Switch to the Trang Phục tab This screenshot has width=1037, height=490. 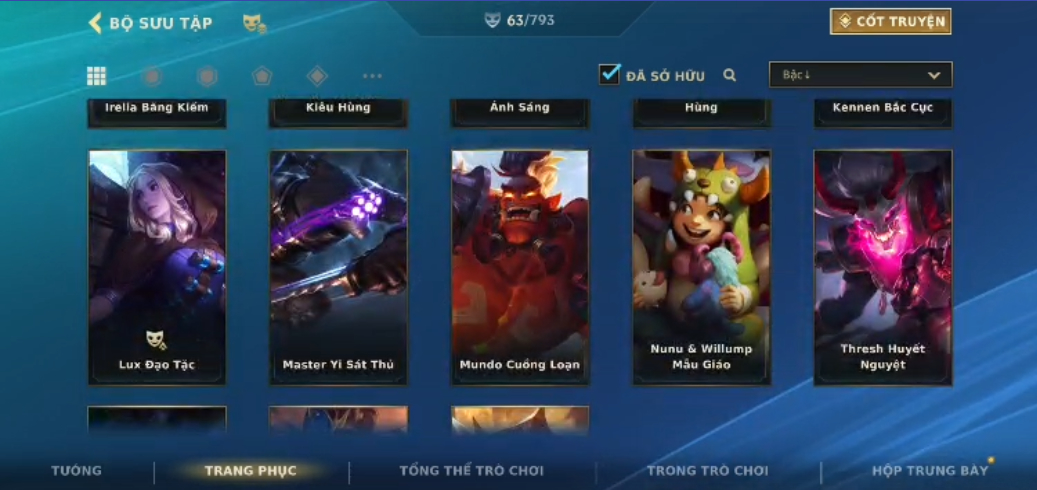tap(251, 471)
